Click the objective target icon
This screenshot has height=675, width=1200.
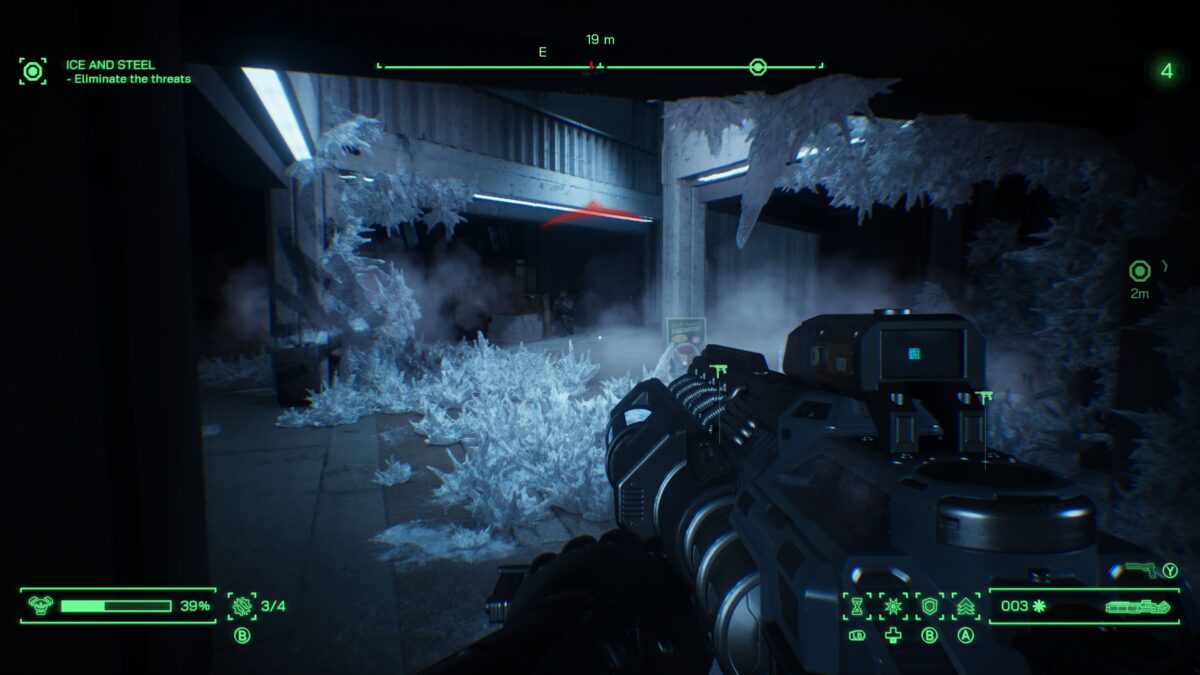tap(33, 71)
